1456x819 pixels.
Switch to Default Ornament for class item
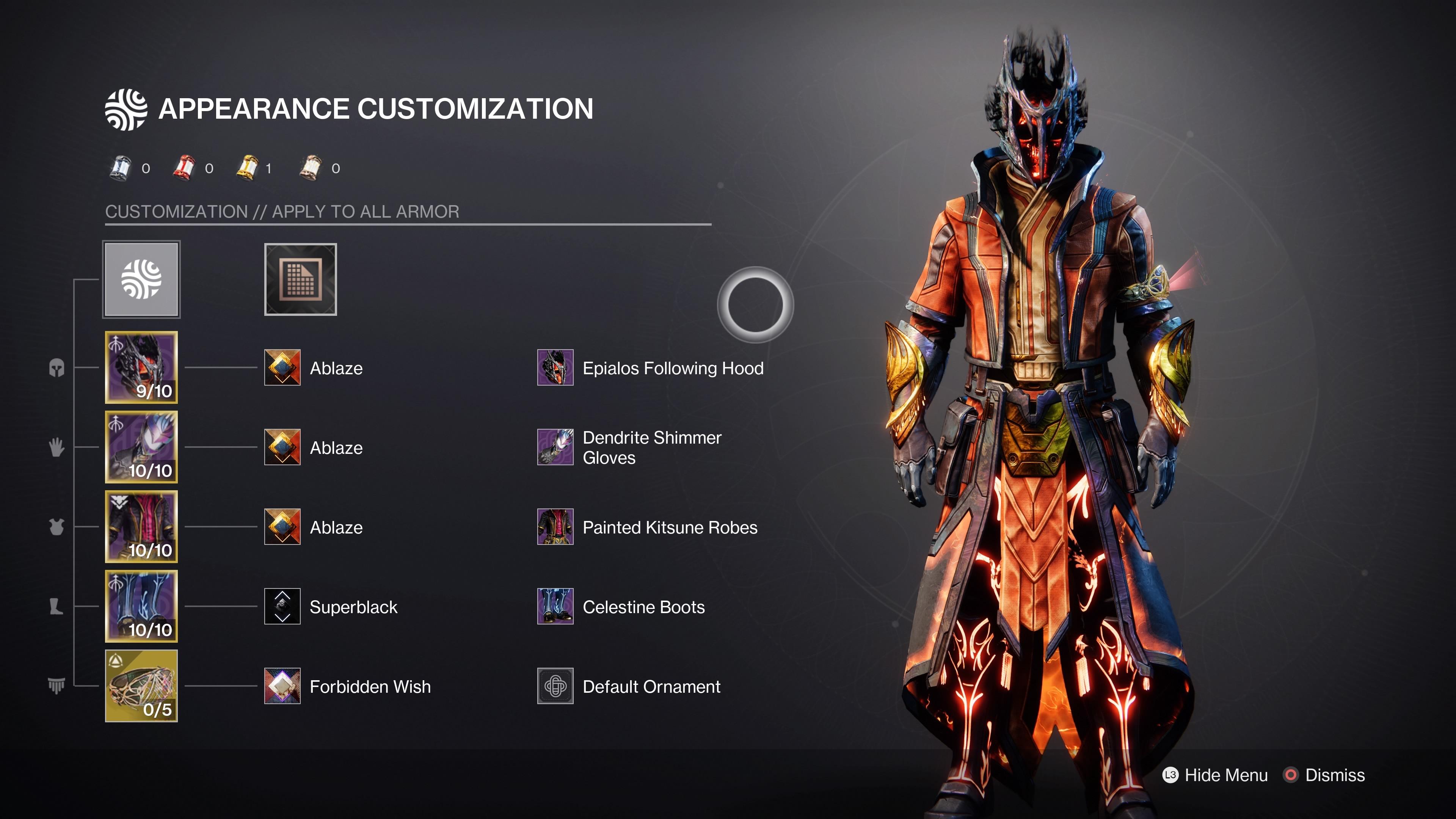[x=555, y=687]
